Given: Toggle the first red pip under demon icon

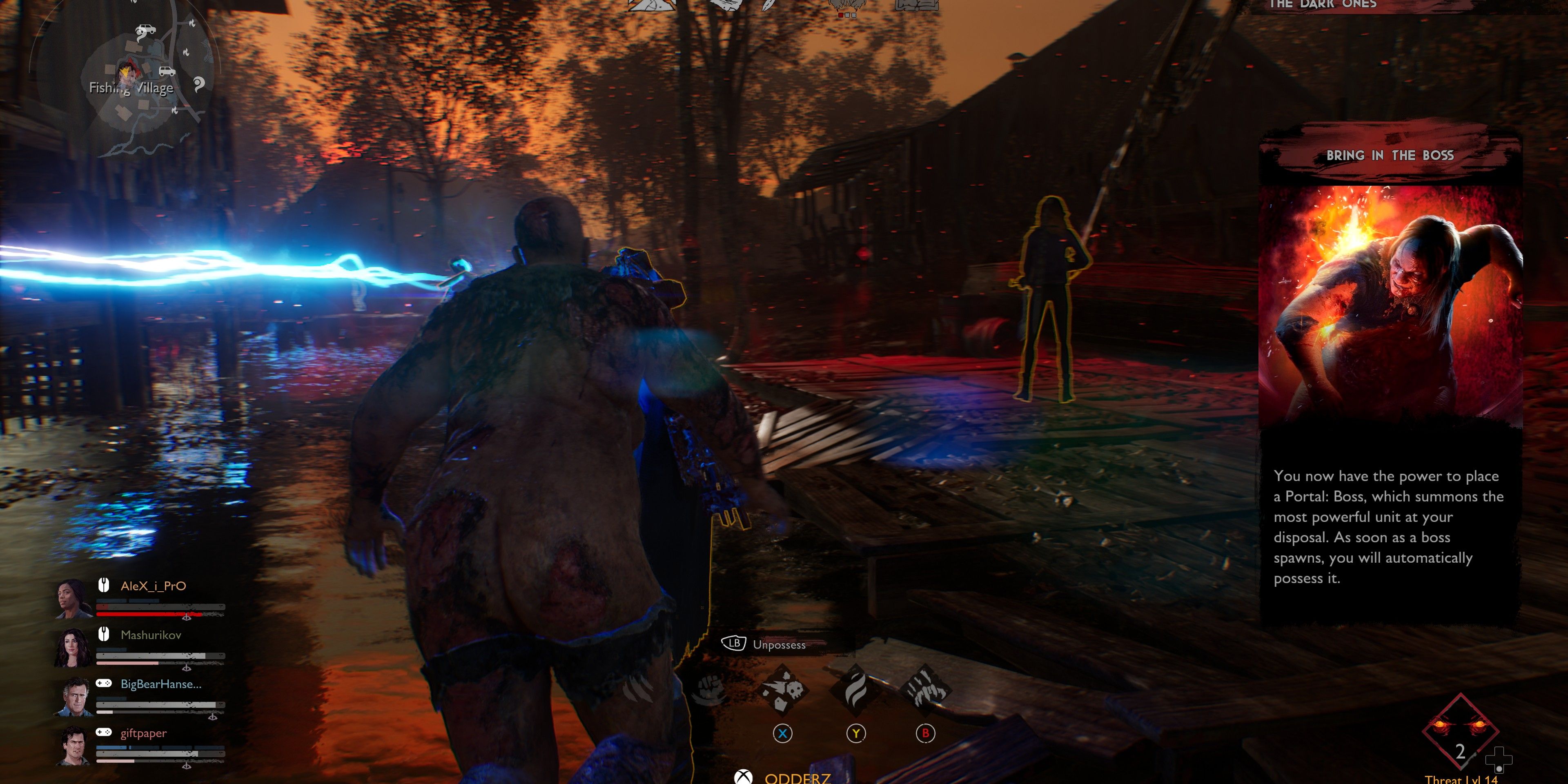Looking at the screenshot, I should 841,15.
